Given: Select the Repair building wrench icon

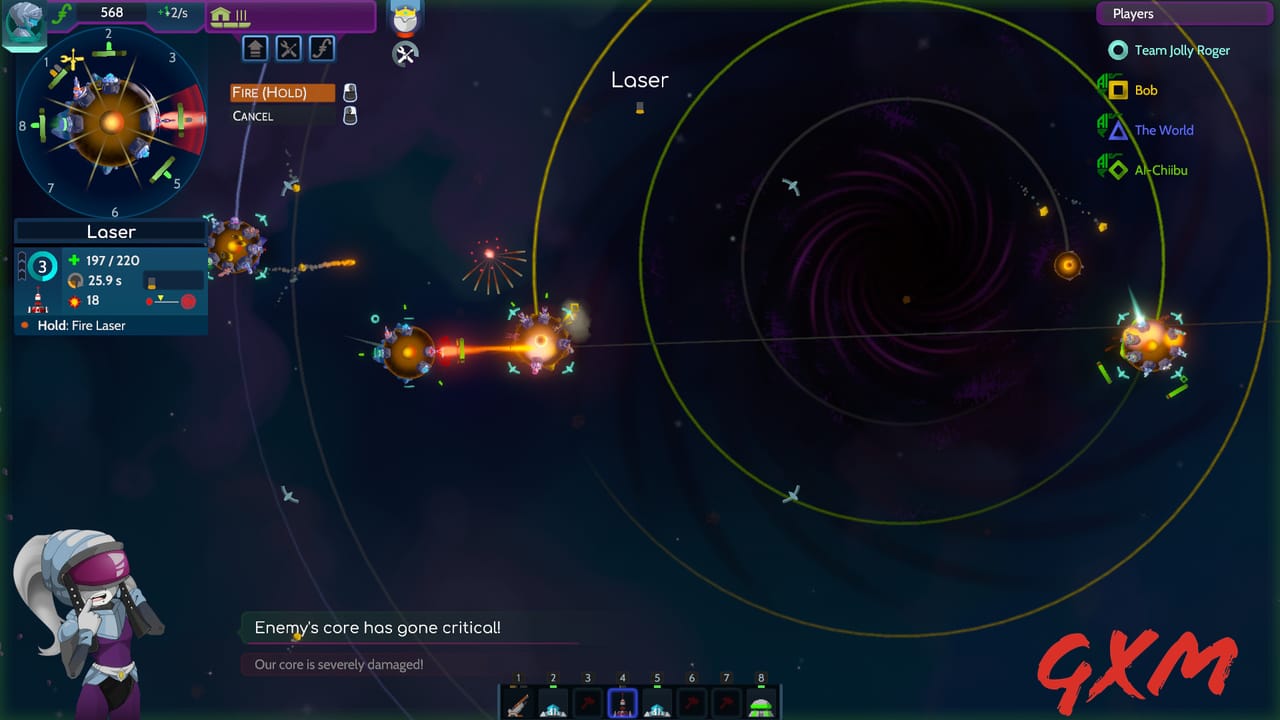Looking at the screenshot, I should tap(289, 48).
